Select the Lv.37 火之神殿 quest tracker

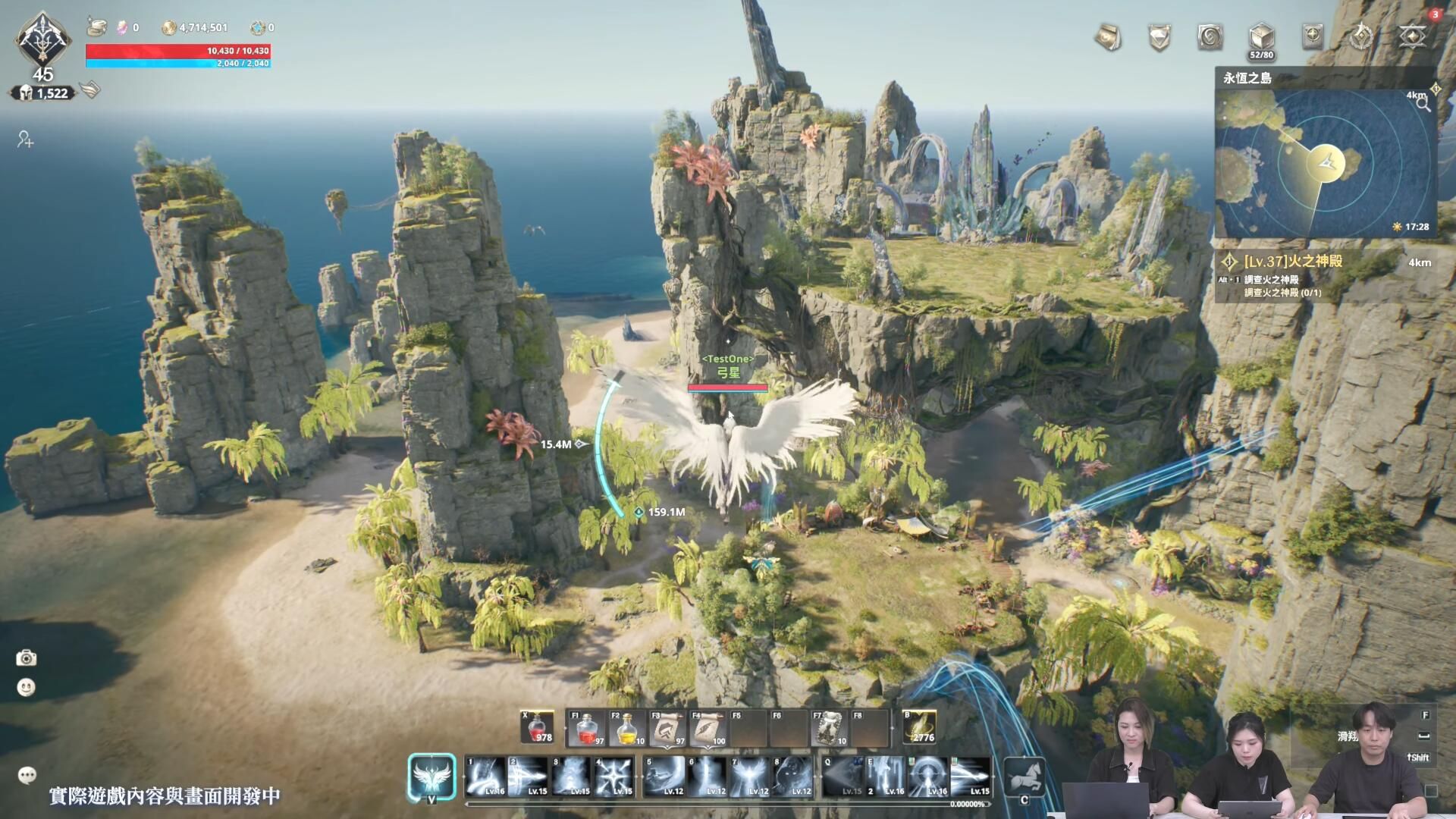coord(1293,262)
